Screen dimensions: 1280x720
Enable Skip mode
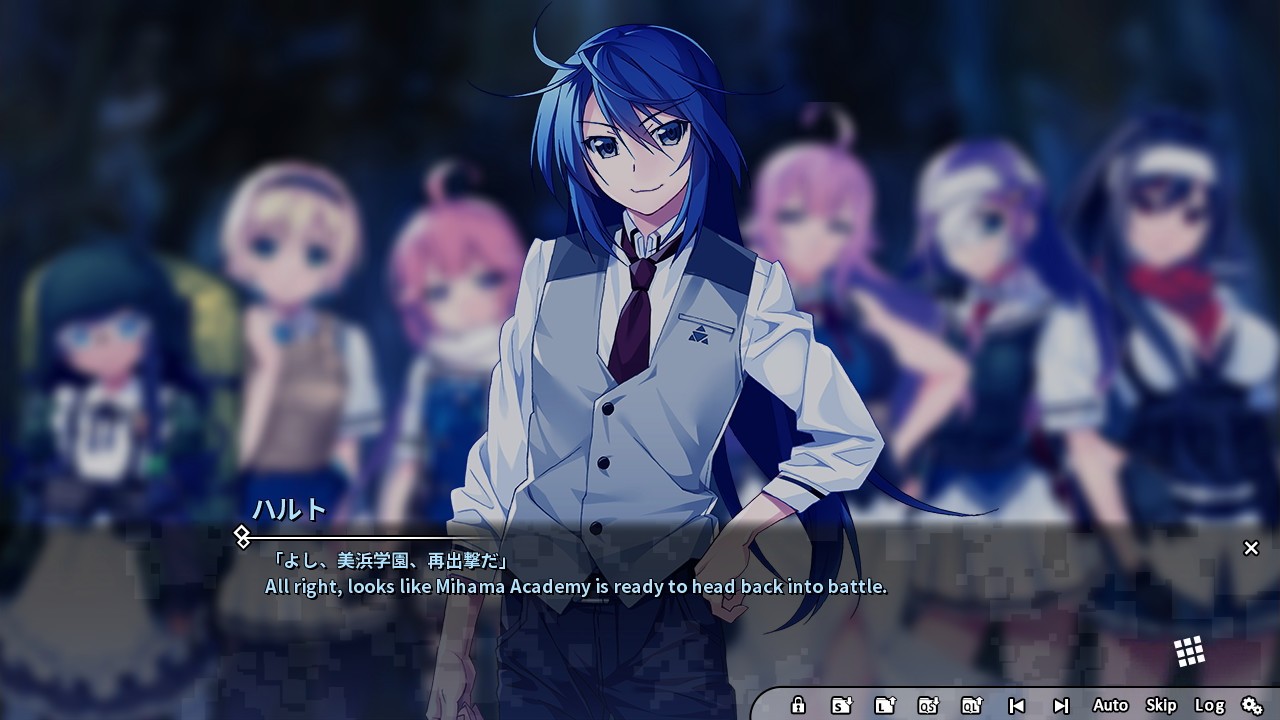pos(1162,705)
